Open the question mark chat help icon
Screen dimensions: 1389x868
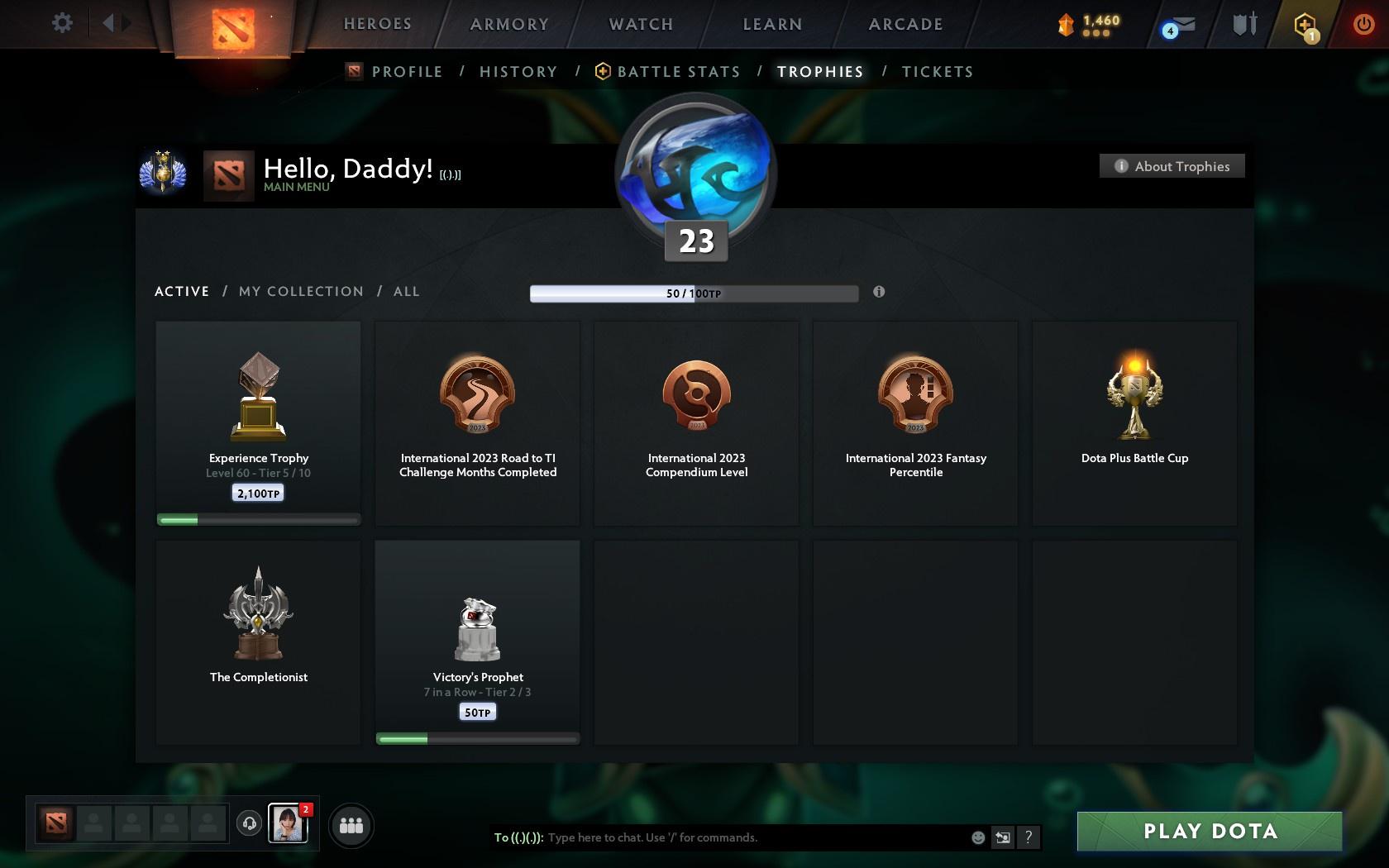click(1028, 837)
